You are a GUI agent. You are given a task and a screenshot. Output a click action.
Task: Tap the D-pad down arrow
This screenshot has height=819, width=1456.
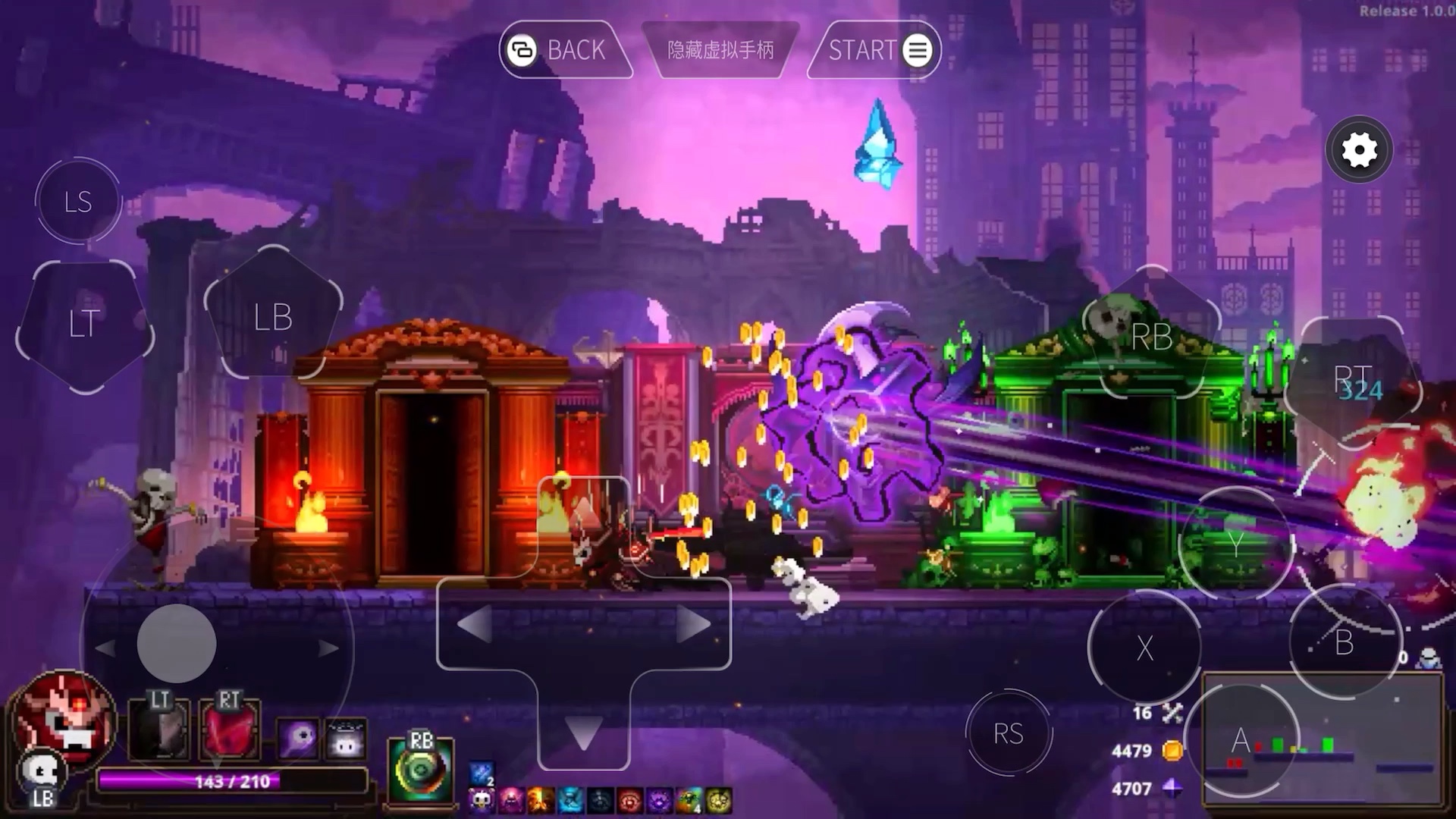point(583,733)
